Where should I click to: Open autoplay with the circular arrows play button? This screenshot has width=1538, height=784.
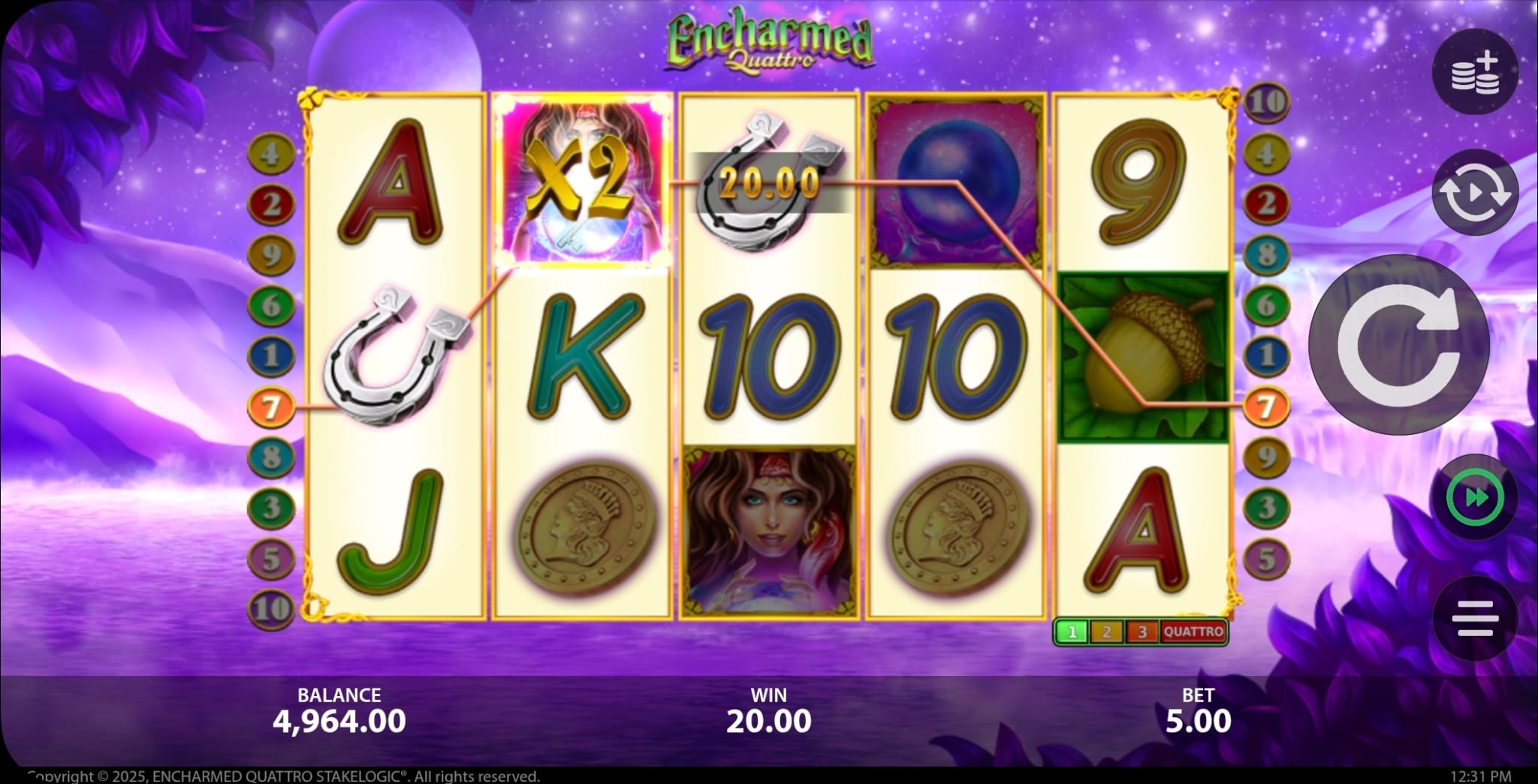click(1475, 193)
